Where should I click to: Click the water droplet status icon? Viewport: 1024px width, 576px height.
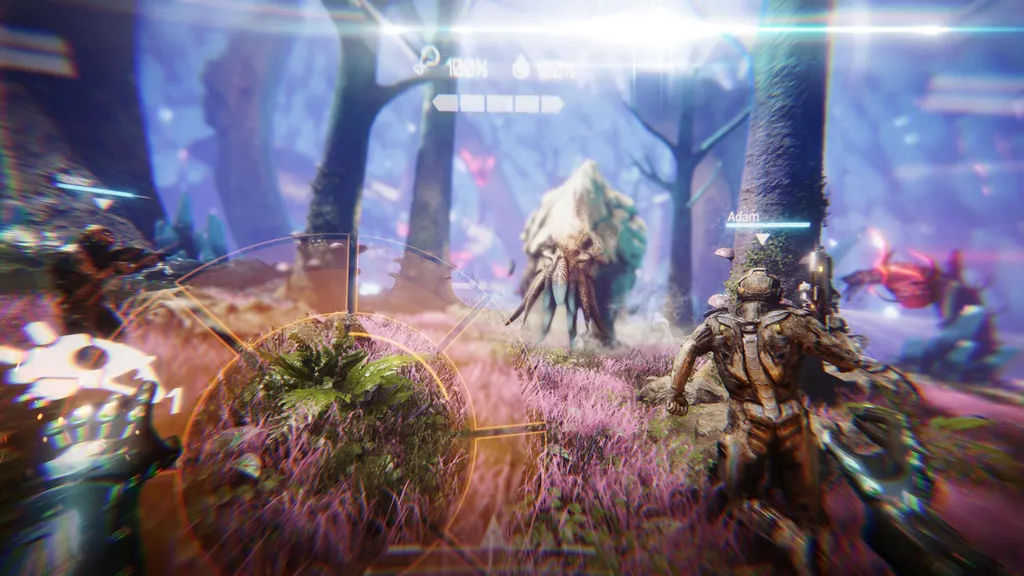click(521, 68)
